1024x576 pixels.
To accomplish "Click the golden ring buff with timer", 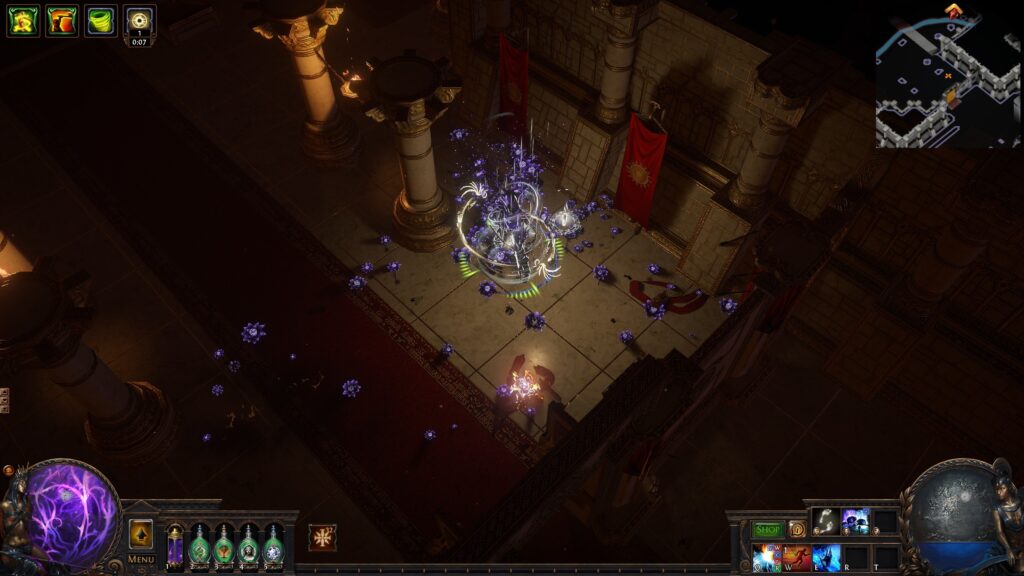I will click(140, 20).
